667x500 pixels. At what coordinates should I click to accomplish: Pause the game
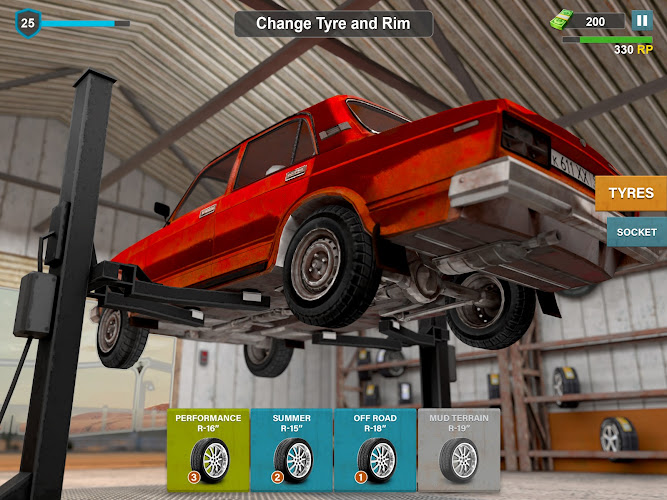click(x=641, y=20)
